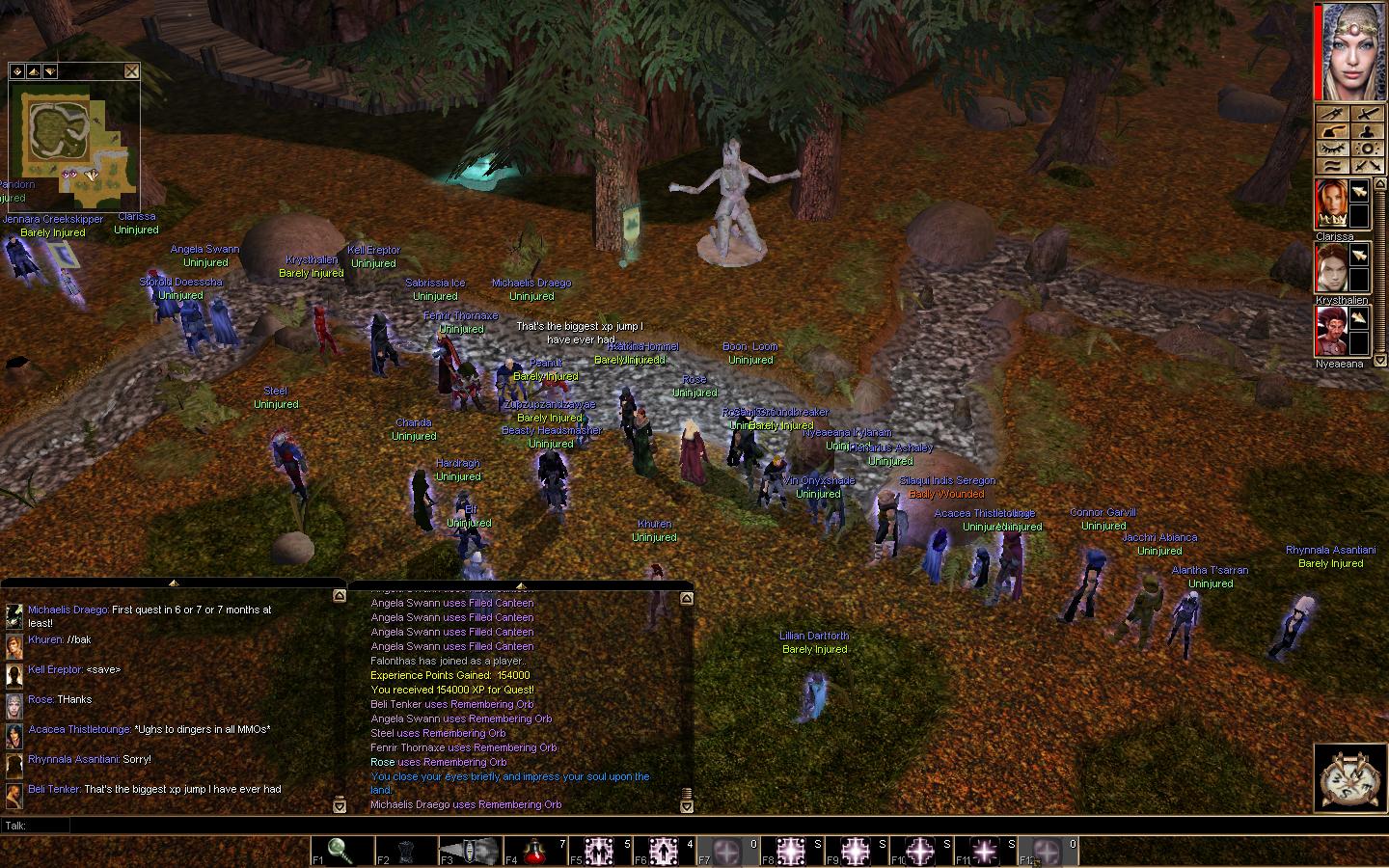Activate the F8 glowing cross spell slot

(x=793, y=851)
